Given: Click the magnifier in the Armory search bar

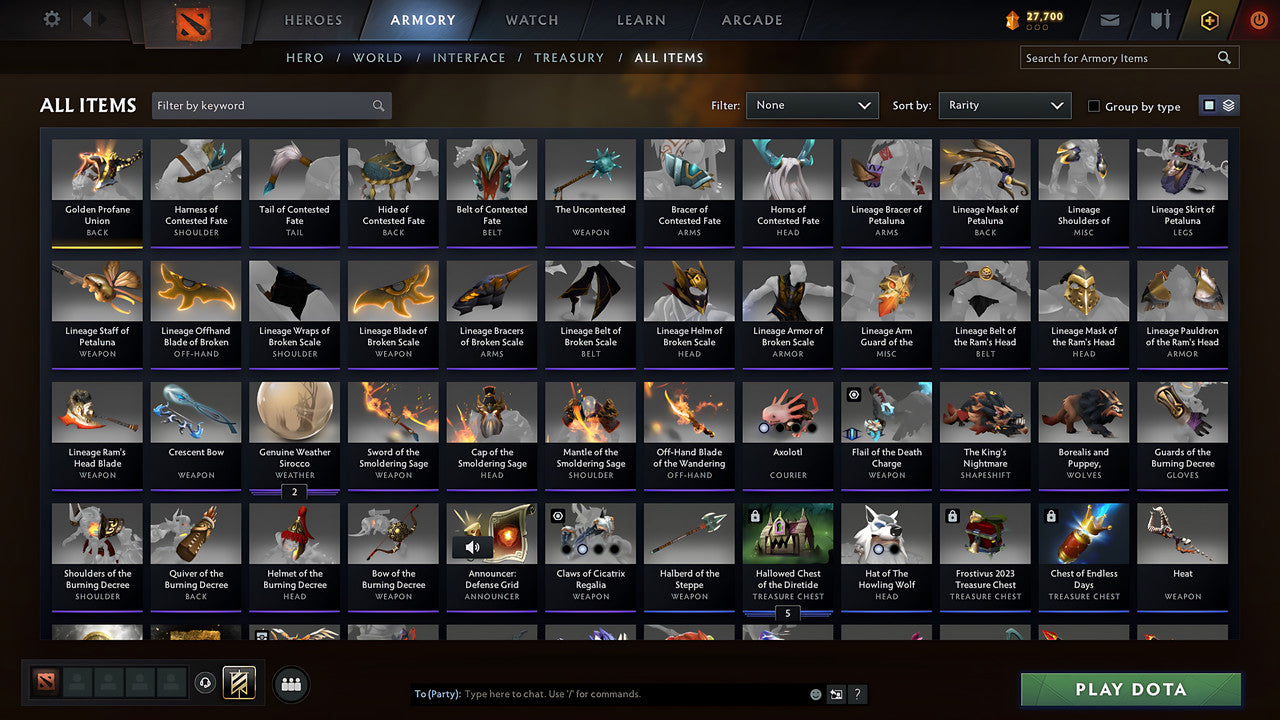Looking at the screenshot, I should [1224, 57].
